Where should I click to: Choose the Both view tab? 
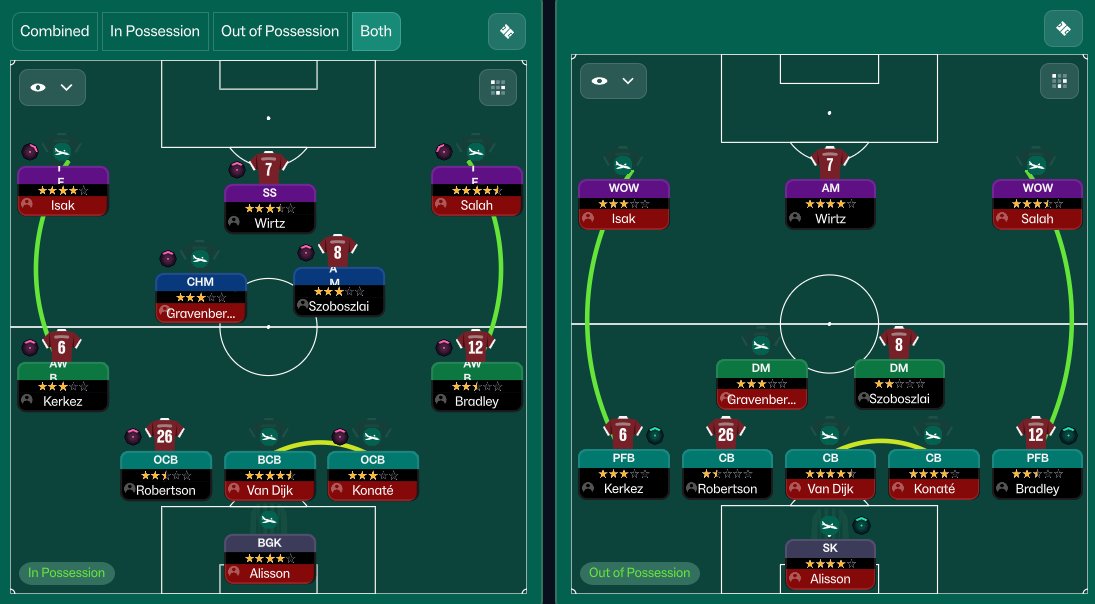click(376, 31)
